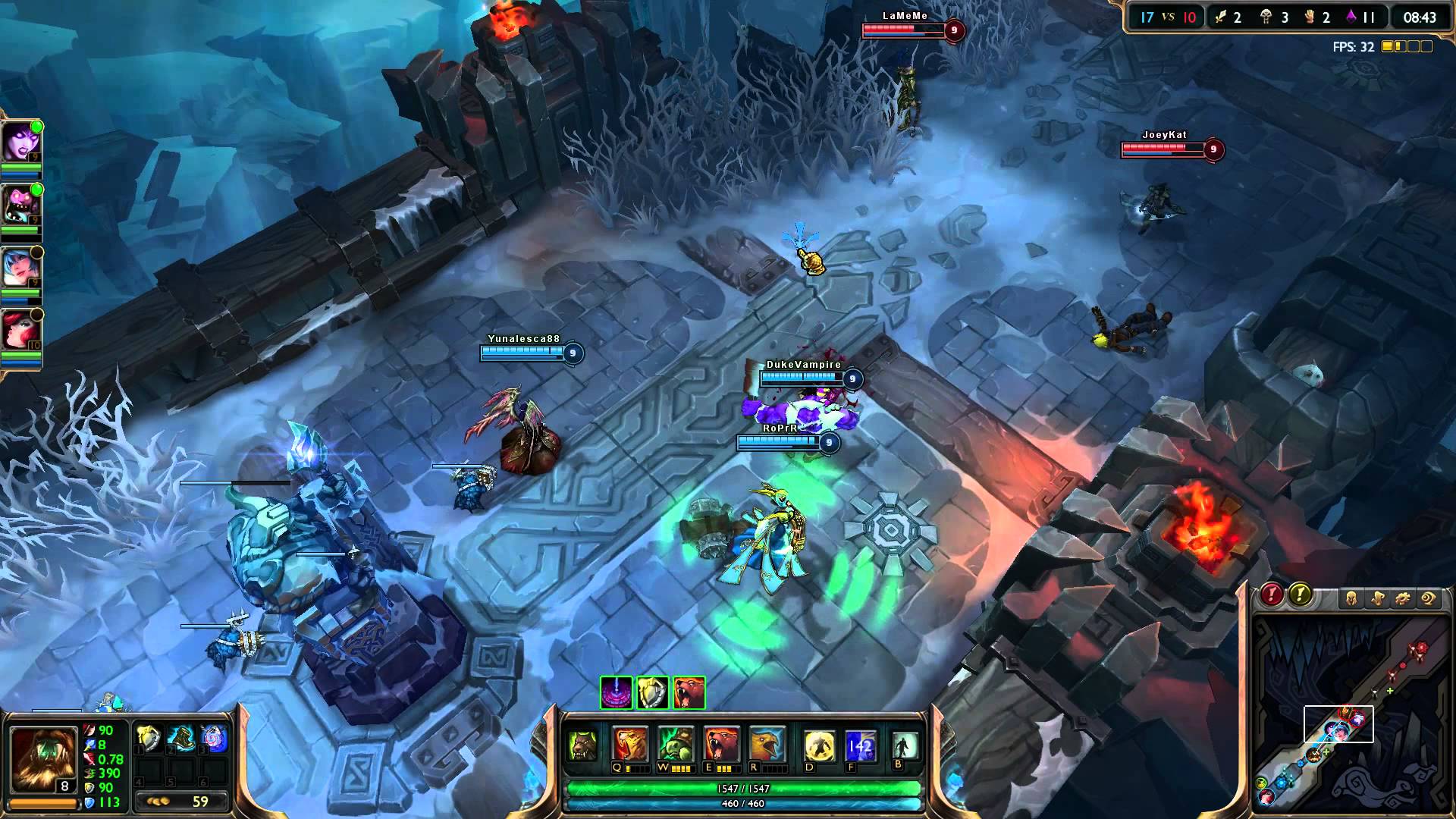Select the blue-haired ally portrait
Screen dimensions: 1456x819
pyautogui.click(x=20, y=268)
